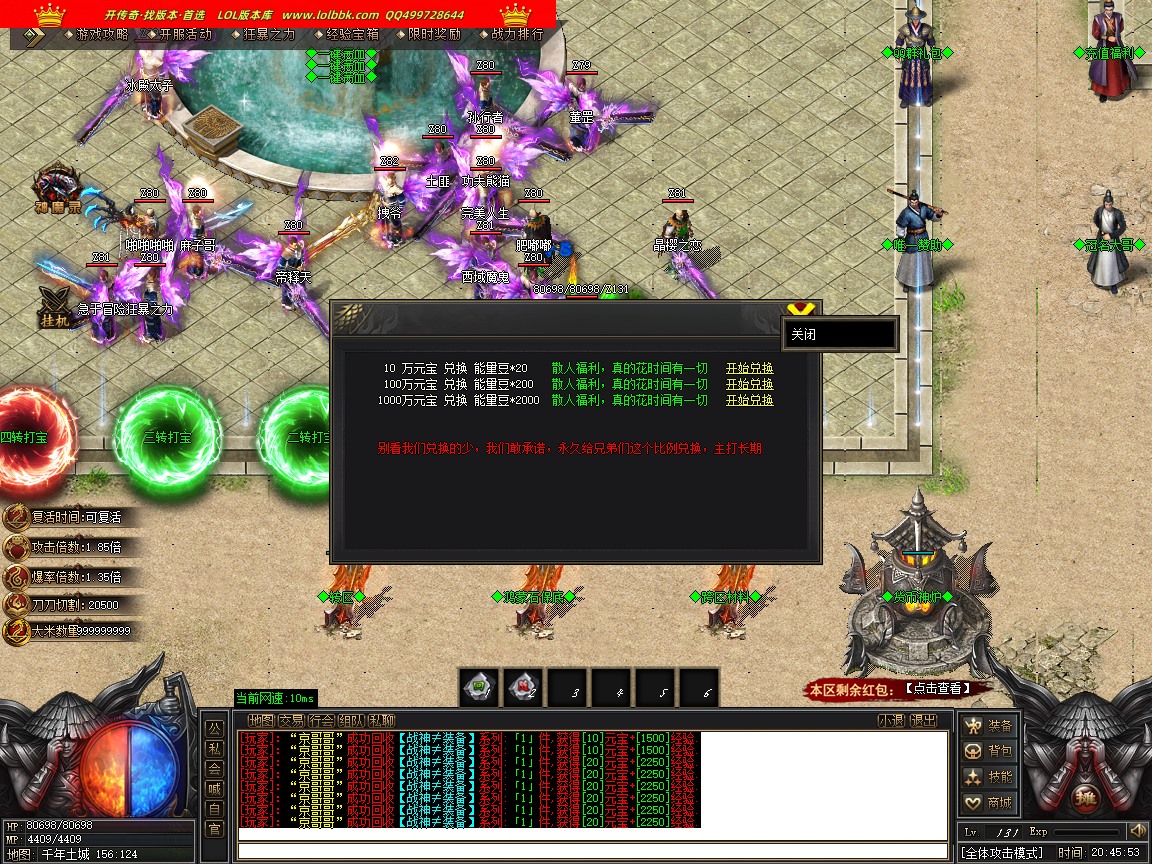Click the round 摊 stall button
The width and height of the screenshot is (1152, 864).
point(1085,799)
